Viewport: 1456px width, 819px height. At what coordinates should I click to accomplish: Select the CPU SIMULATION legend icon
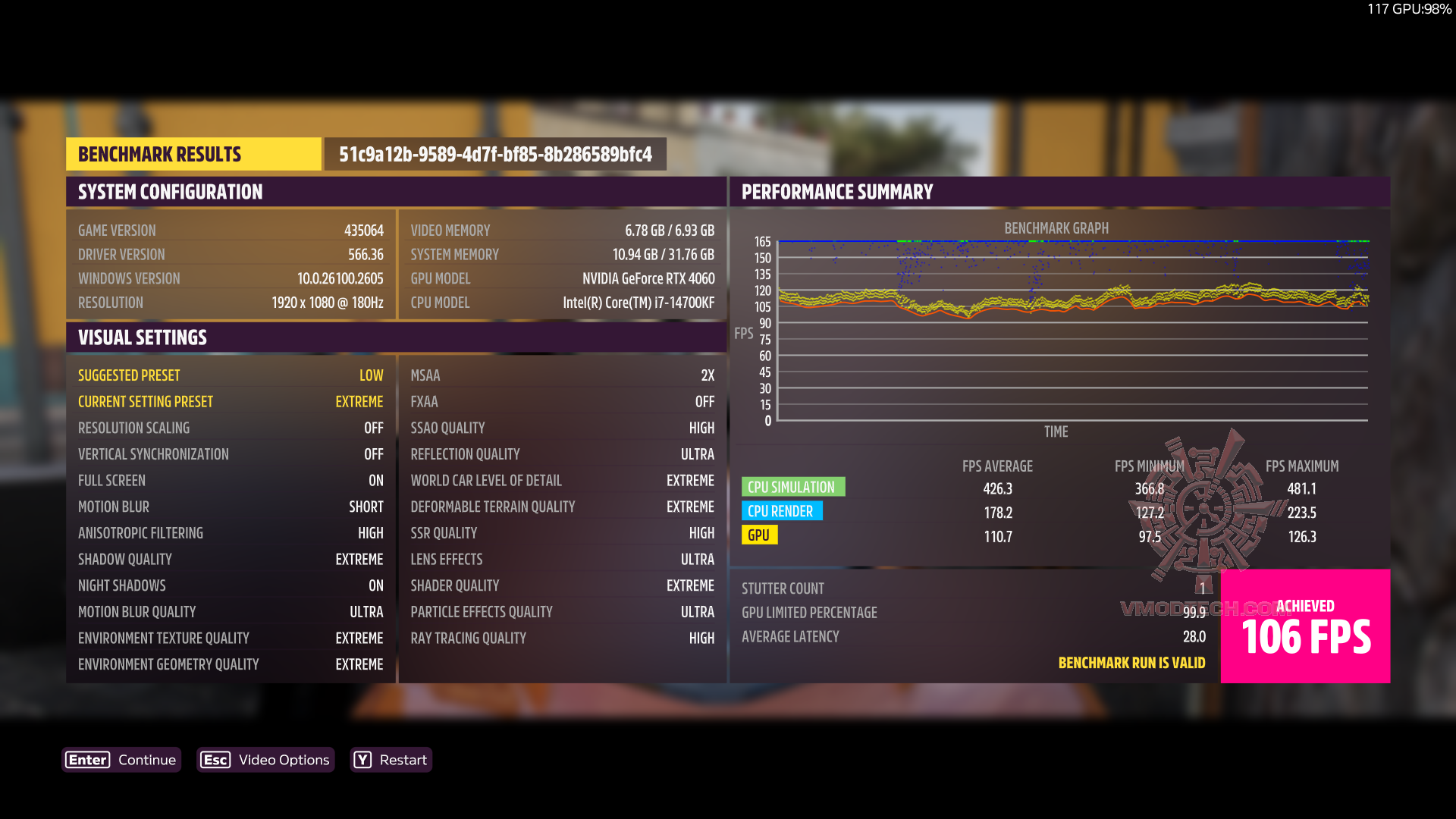(793, 486)
